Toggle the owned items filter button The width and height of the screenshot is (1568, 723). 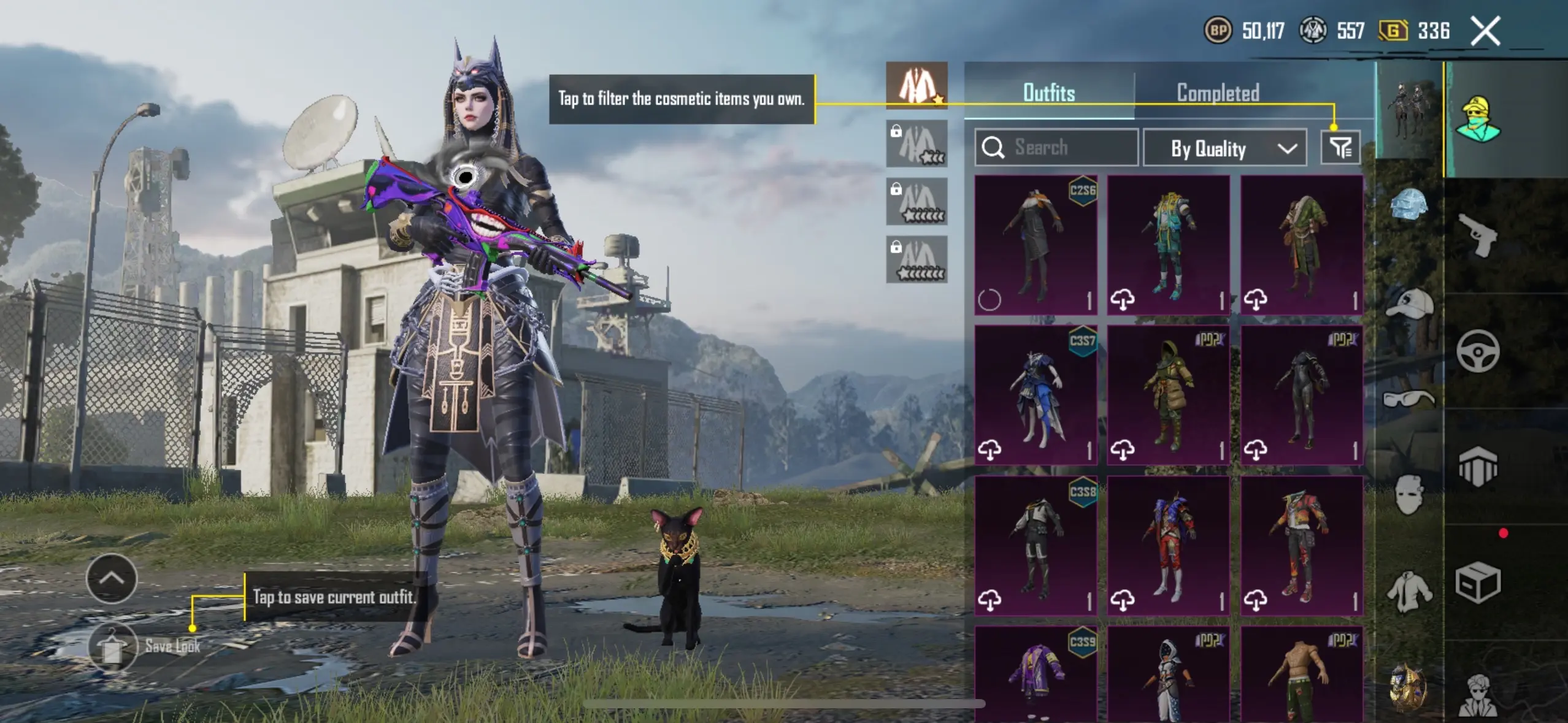pos(1340,148)
